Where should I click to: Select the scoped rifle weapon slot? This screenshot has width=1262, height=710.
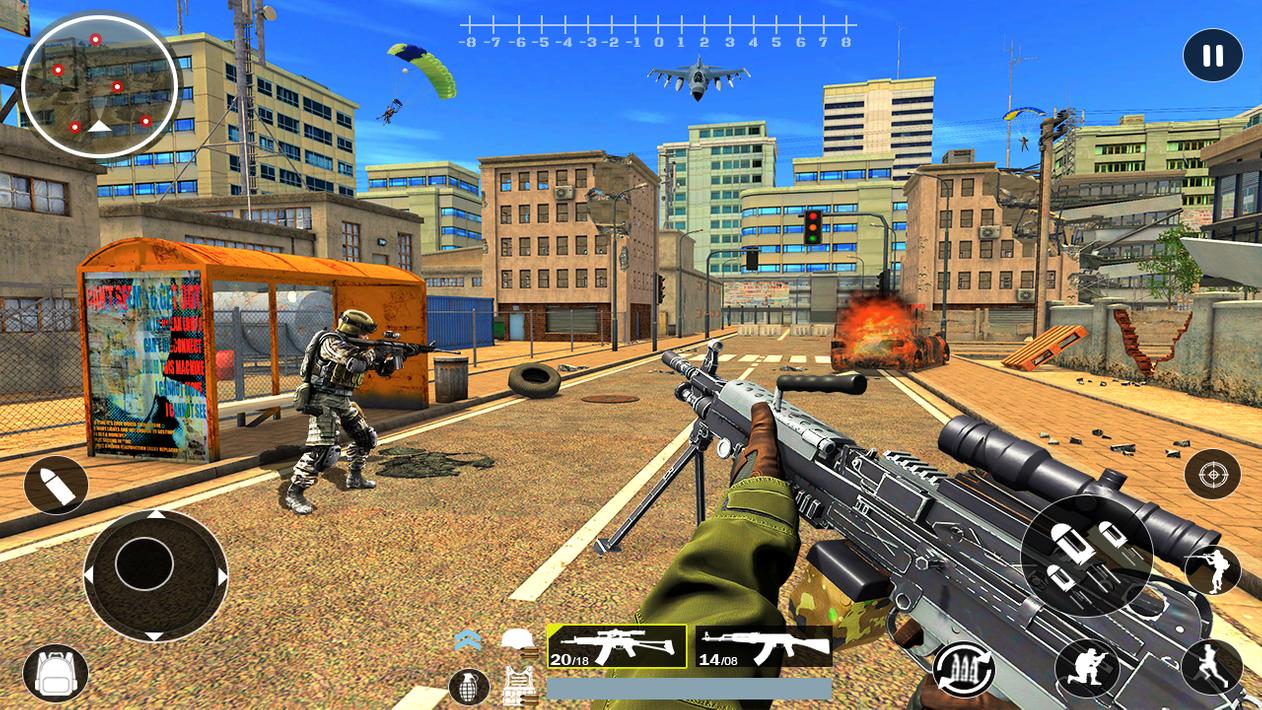(616, 646)
